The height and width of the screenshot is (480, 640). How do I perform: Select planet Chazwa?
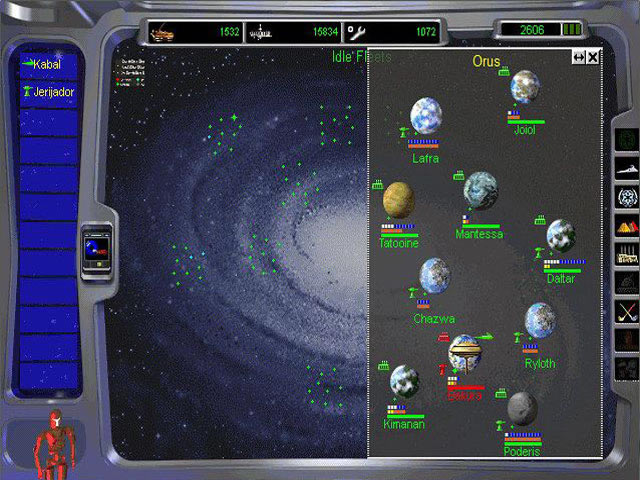tap(435, 275)
